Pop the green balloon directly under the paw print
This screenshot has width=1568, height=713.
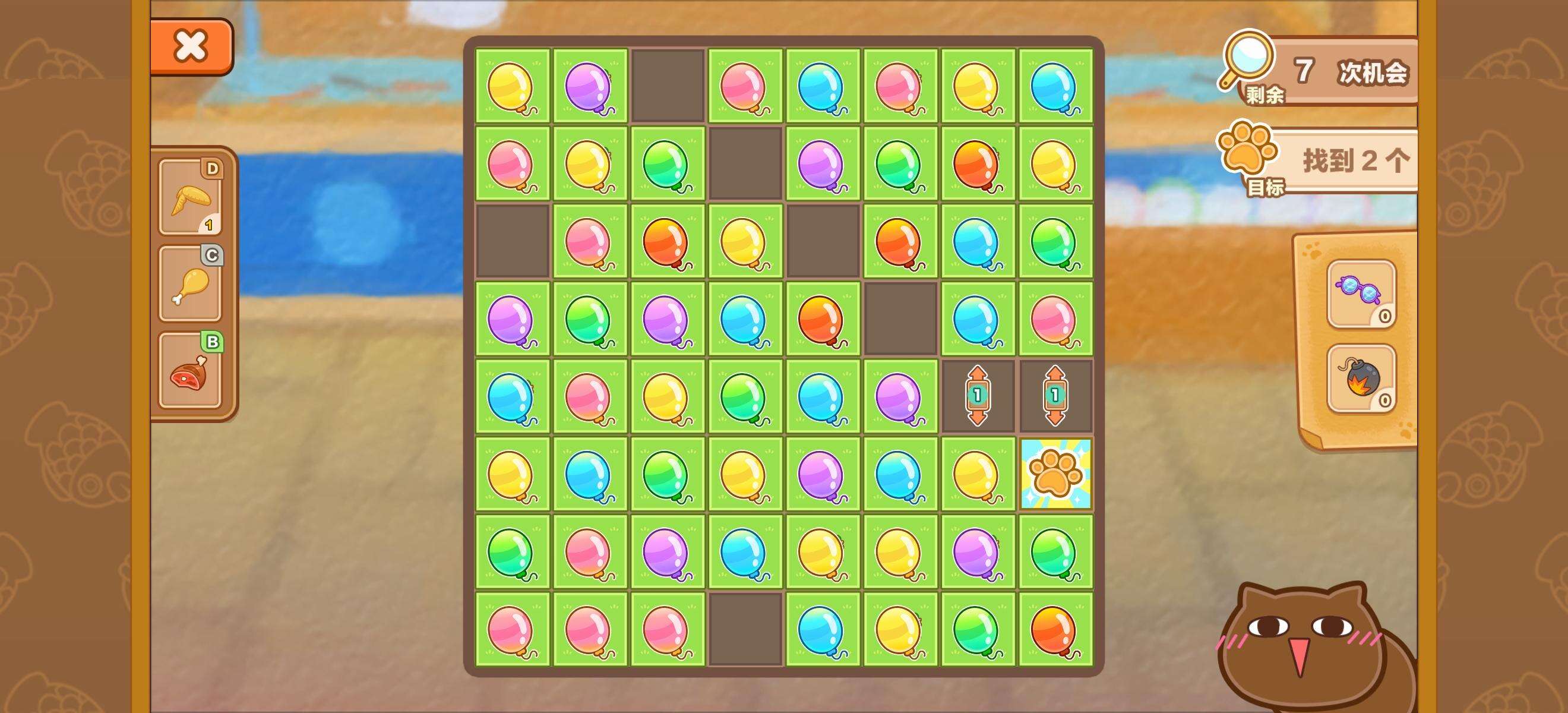tap(1055, 551)
